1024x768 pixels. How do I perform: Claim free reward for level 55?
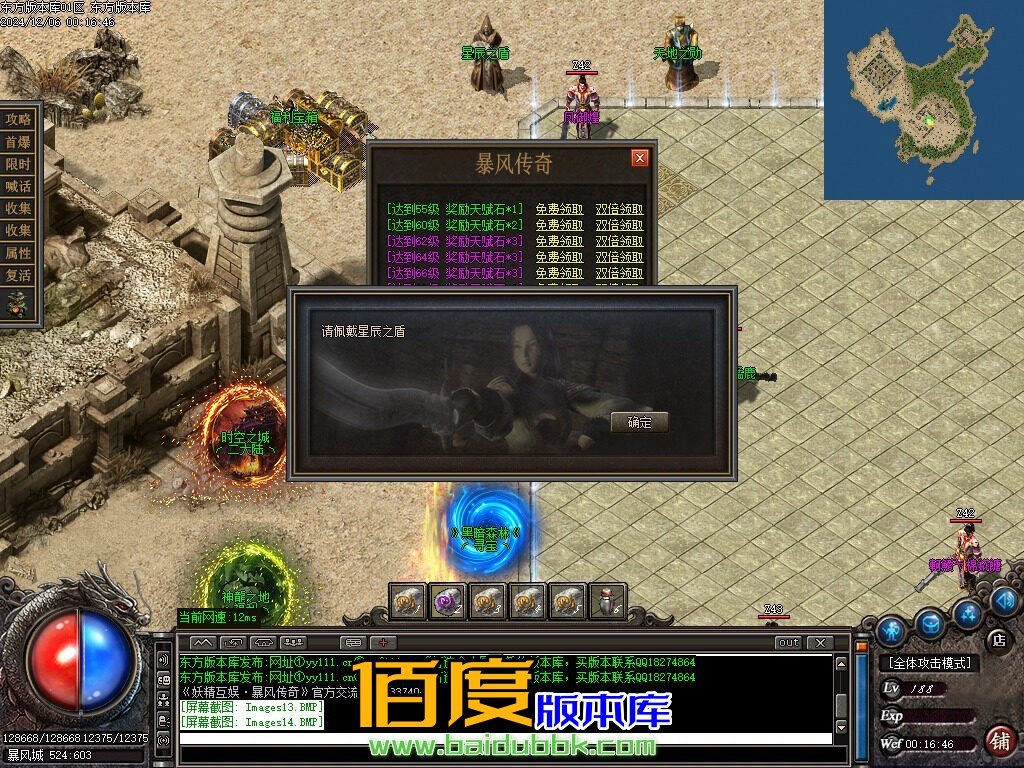coord(559,210)
